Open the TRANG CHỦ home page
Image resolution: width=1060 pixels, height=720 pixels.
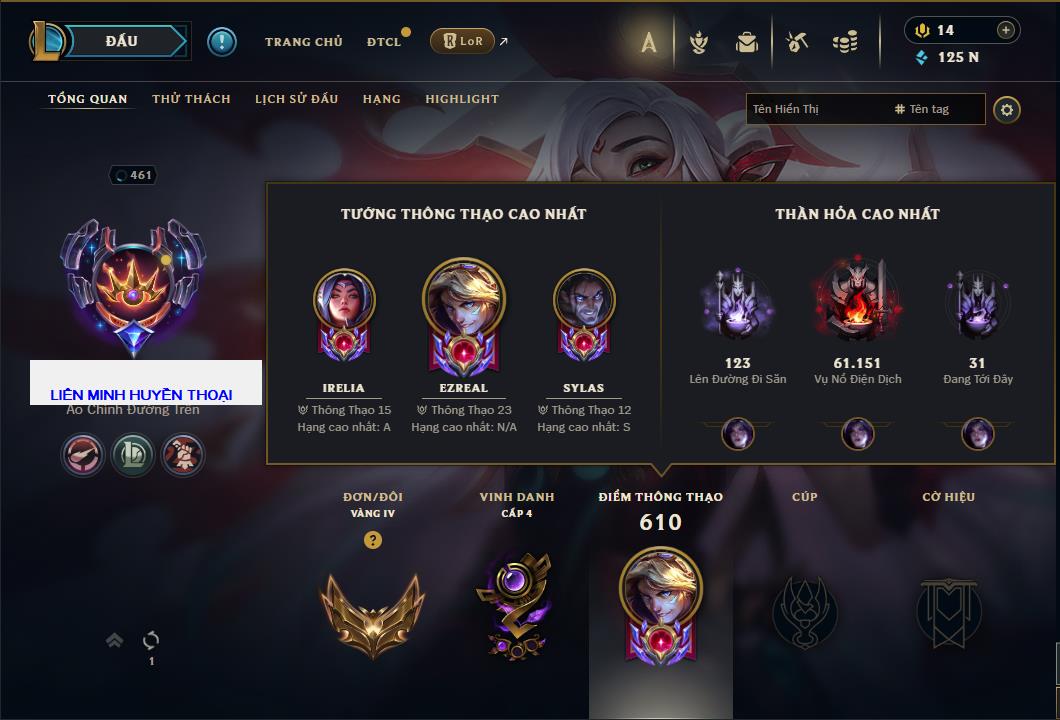click(303, 42)
